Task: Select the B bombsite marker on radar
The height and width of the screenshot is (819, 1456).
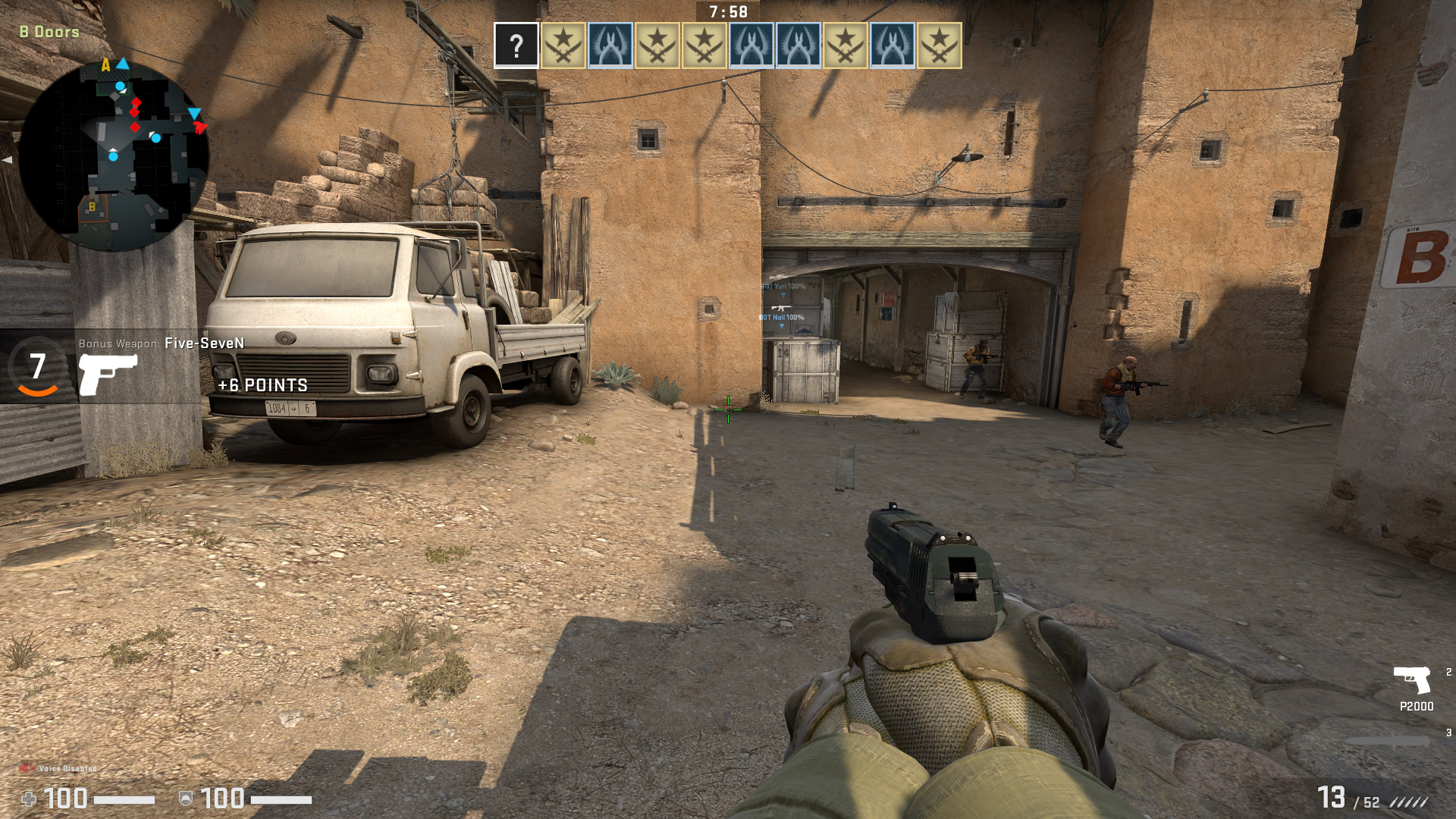Action: point(91,206)
